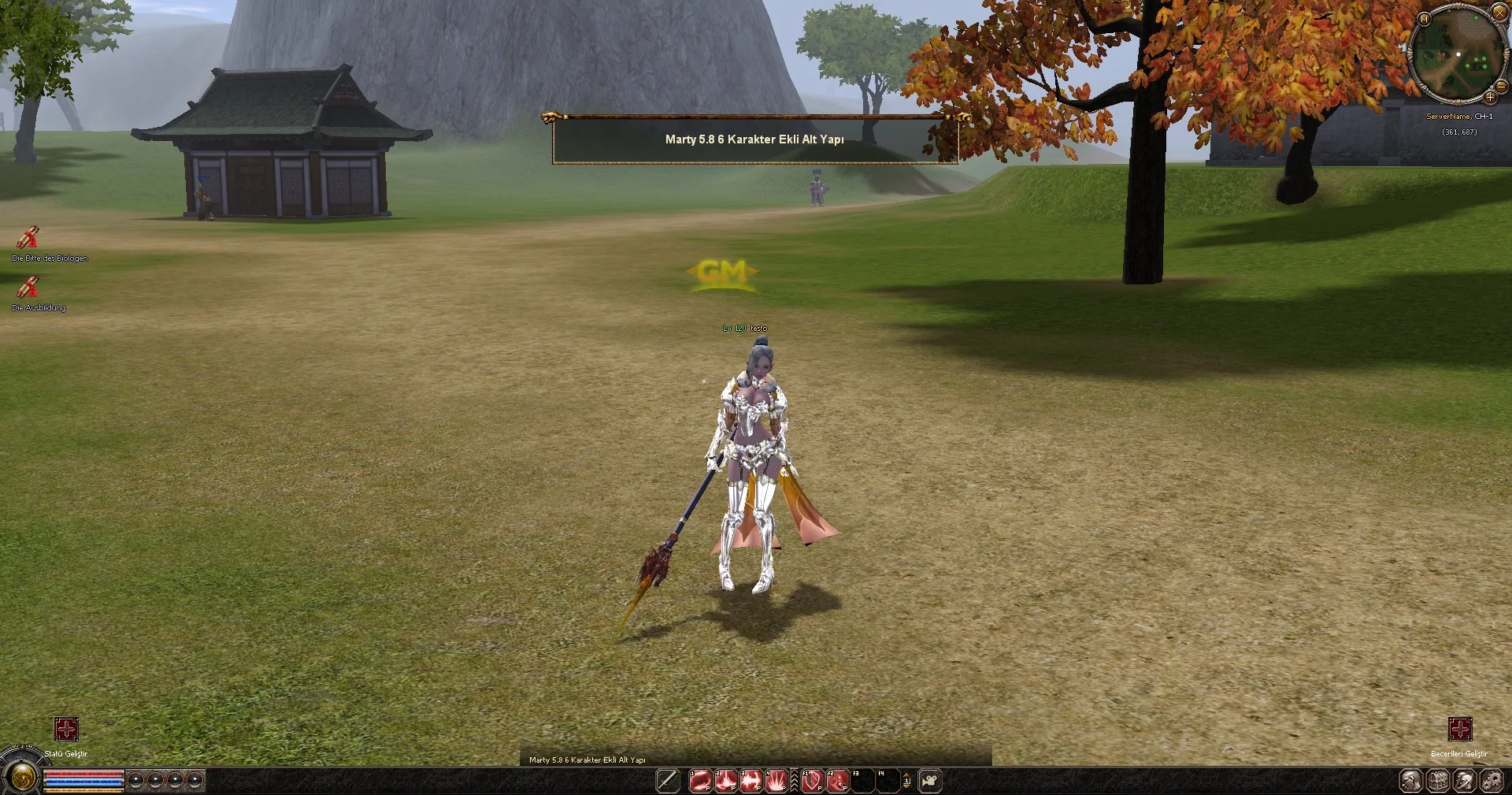
Task: Open the full map with the M button
Action: tap(1424, 18)
